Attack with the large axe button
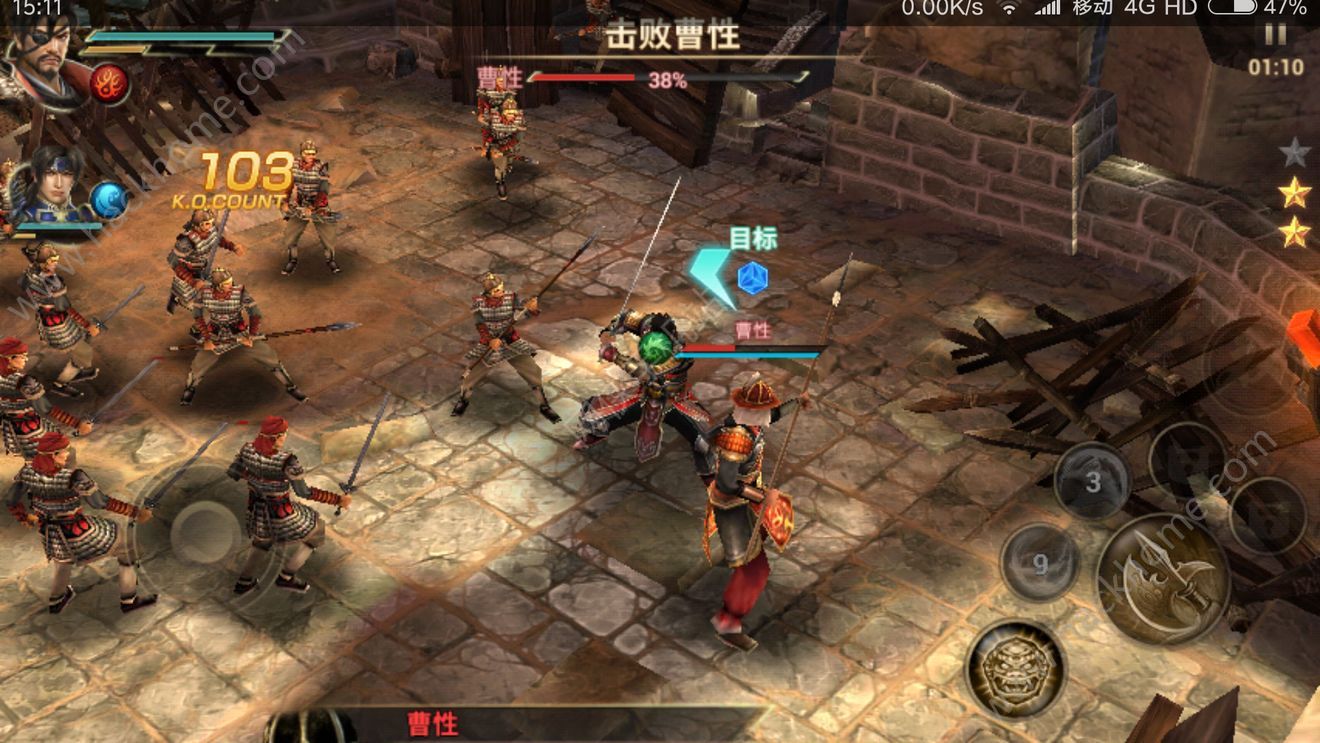The image size is (1320, 743). click(x=1163, y=579)
